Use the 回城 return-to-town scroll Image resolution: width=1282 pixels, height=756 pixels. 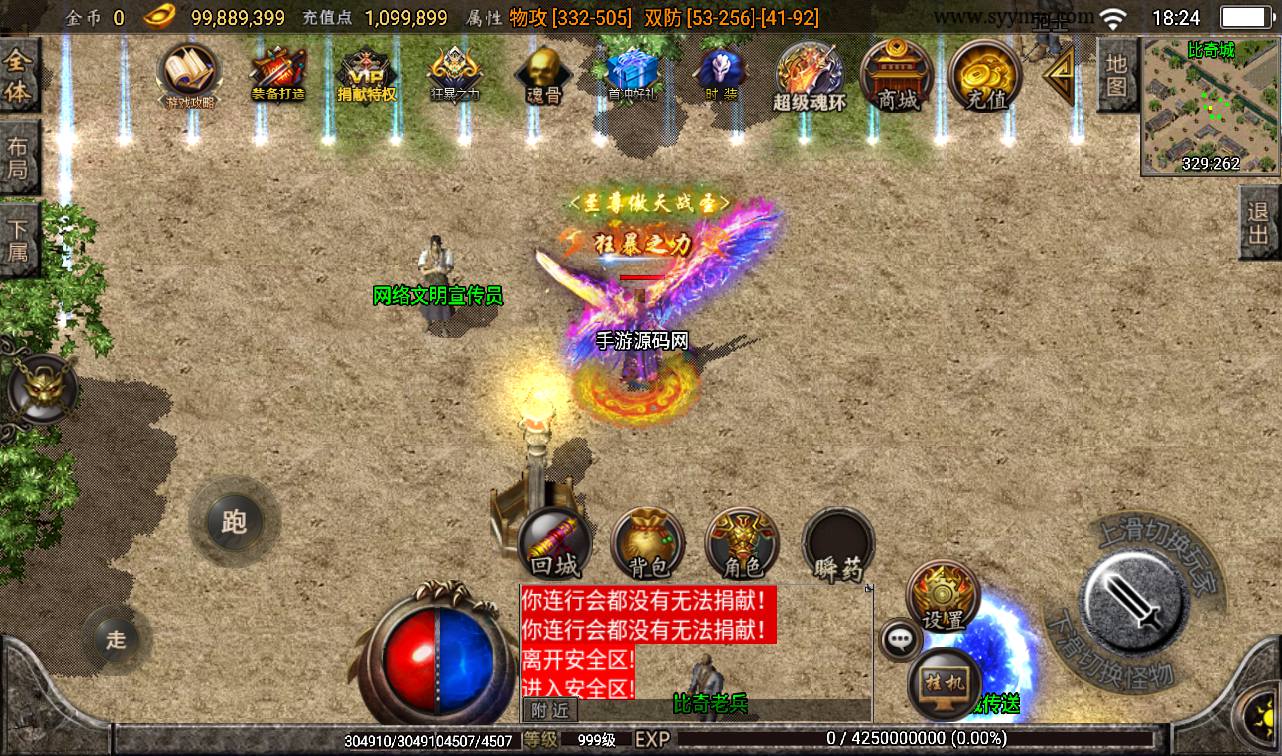(554, 544)
